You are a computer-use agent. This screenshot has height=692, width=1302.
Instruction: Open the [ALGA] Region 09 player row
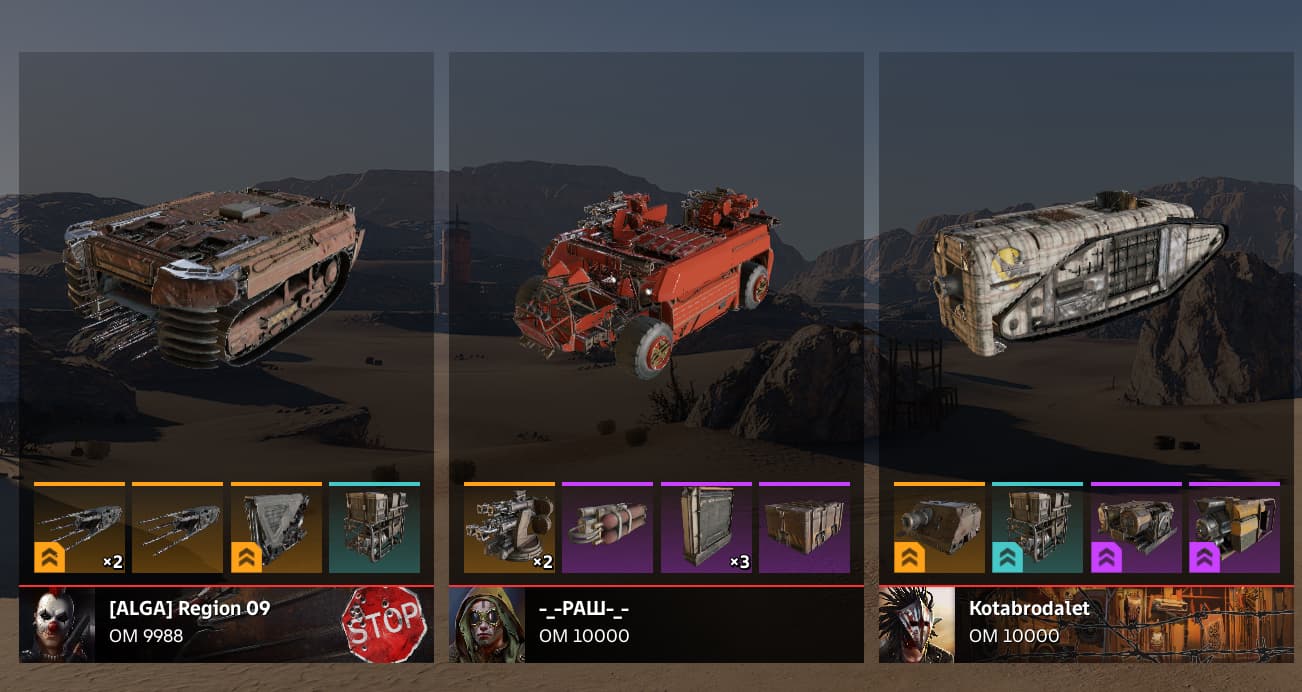point(226,624)
